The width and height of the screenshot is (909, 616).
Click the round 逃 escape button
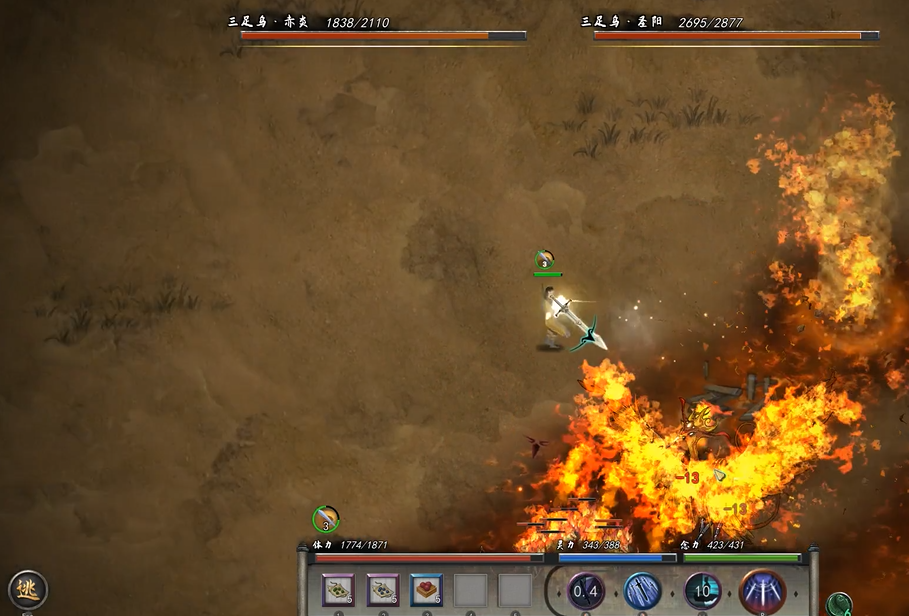tap(27, 590)
